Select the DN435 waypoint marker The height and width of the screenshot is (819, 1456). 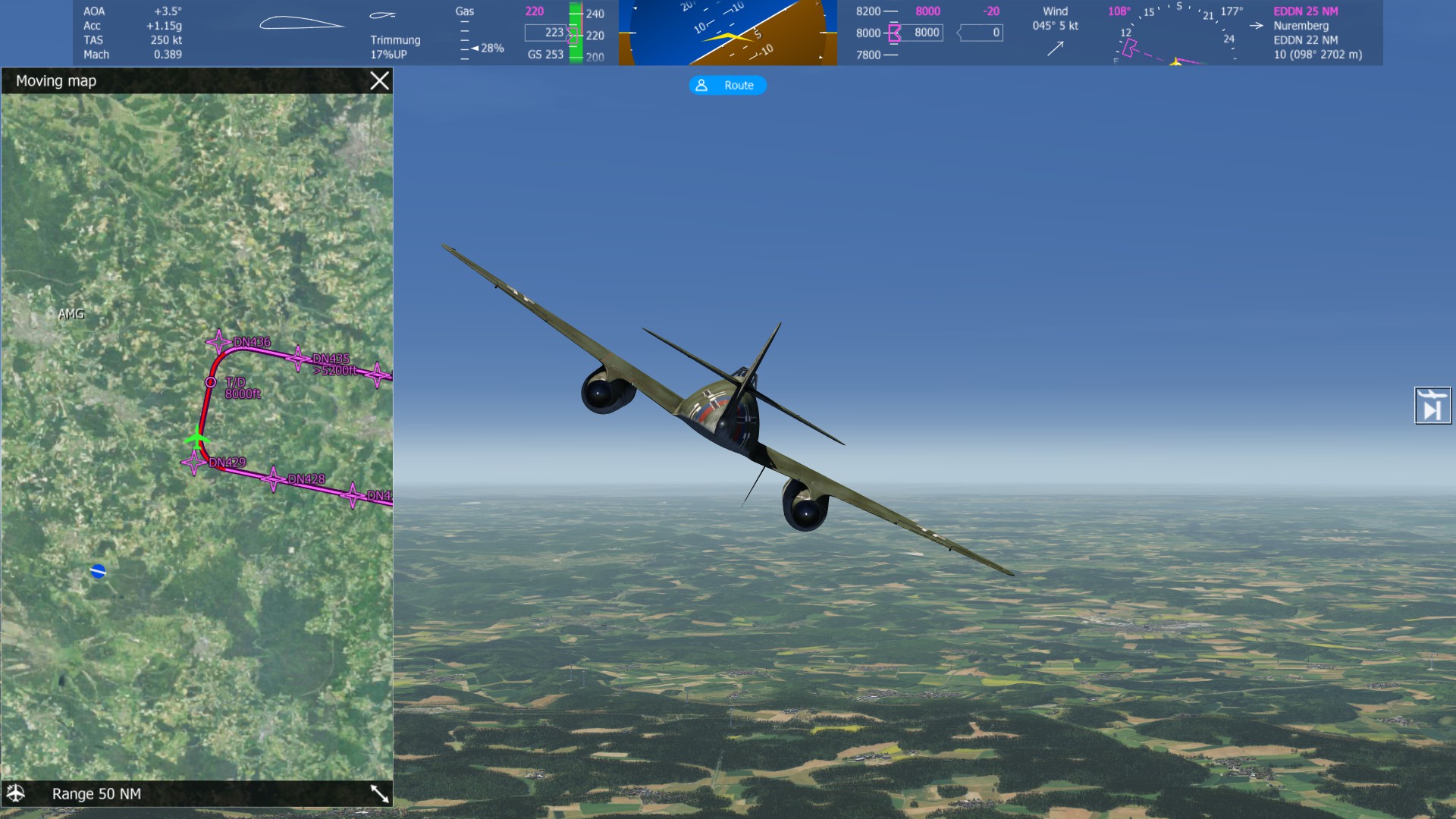coord(298,358)
